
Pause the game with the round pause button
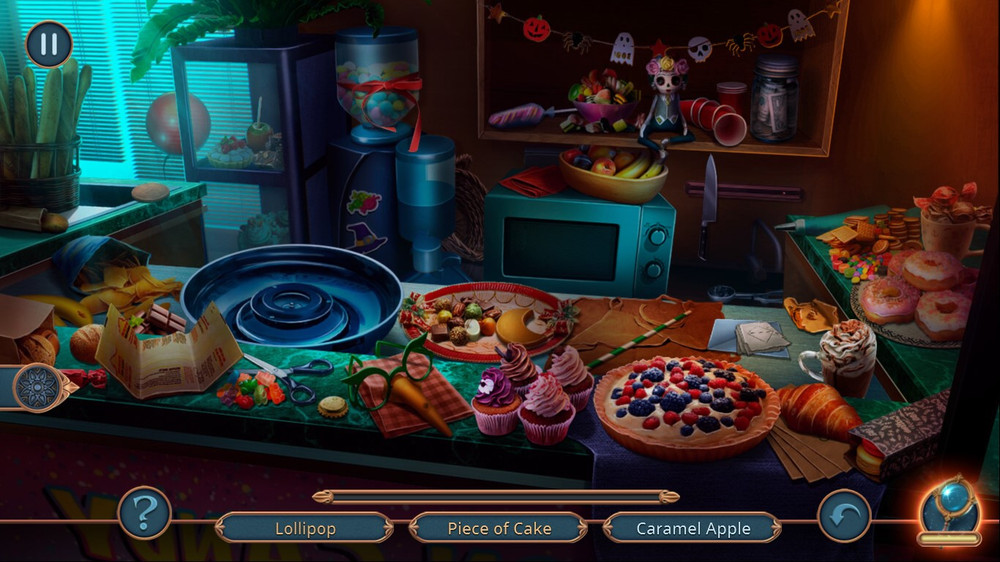click(49, 44)
